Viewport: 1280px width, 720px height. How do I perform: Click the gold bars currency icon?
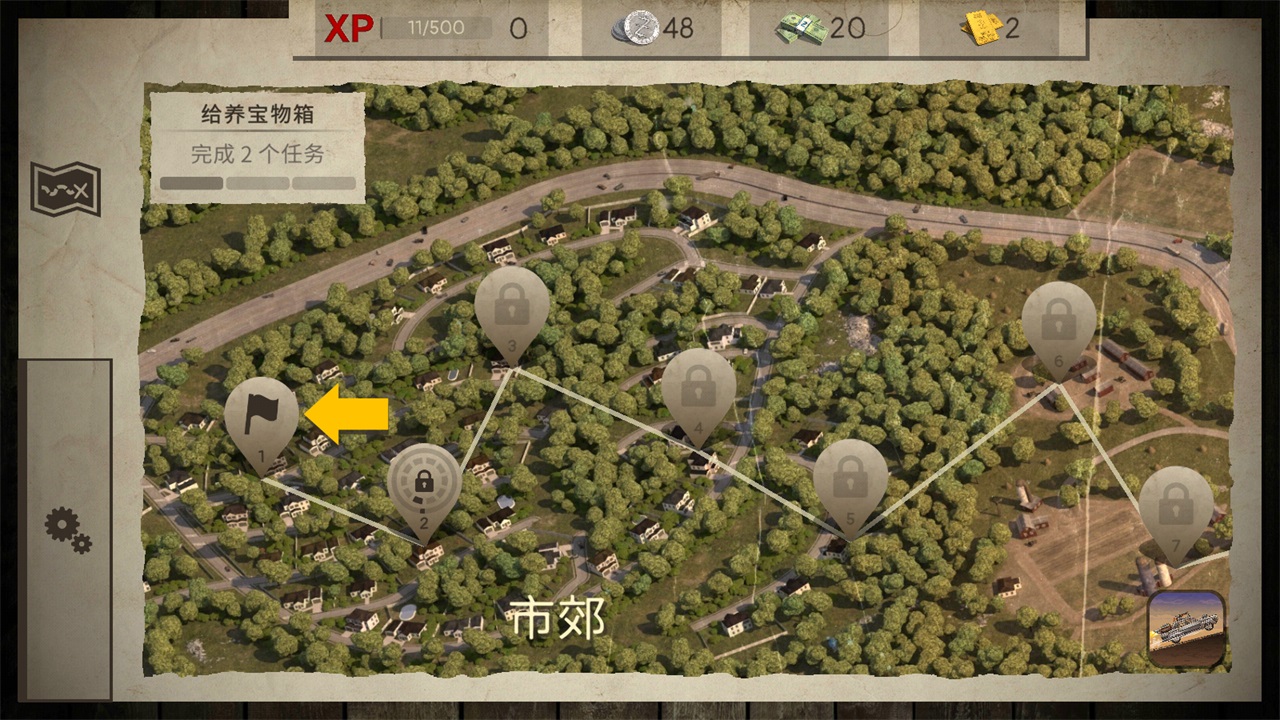pyautogui.click(x=981, y=28)
